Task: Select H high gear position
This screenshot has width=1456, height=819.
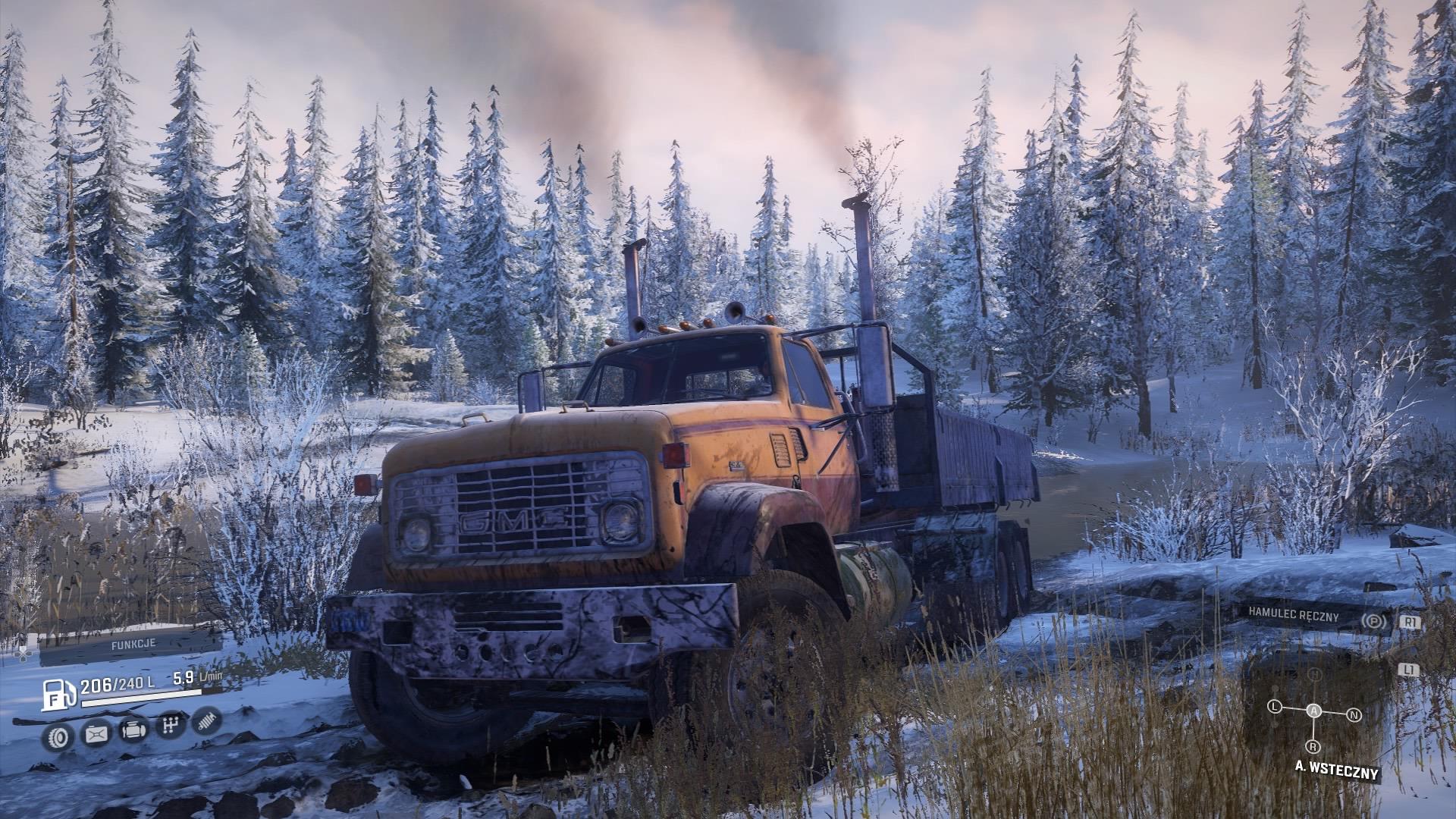Action: click(x=1316, y=675)
